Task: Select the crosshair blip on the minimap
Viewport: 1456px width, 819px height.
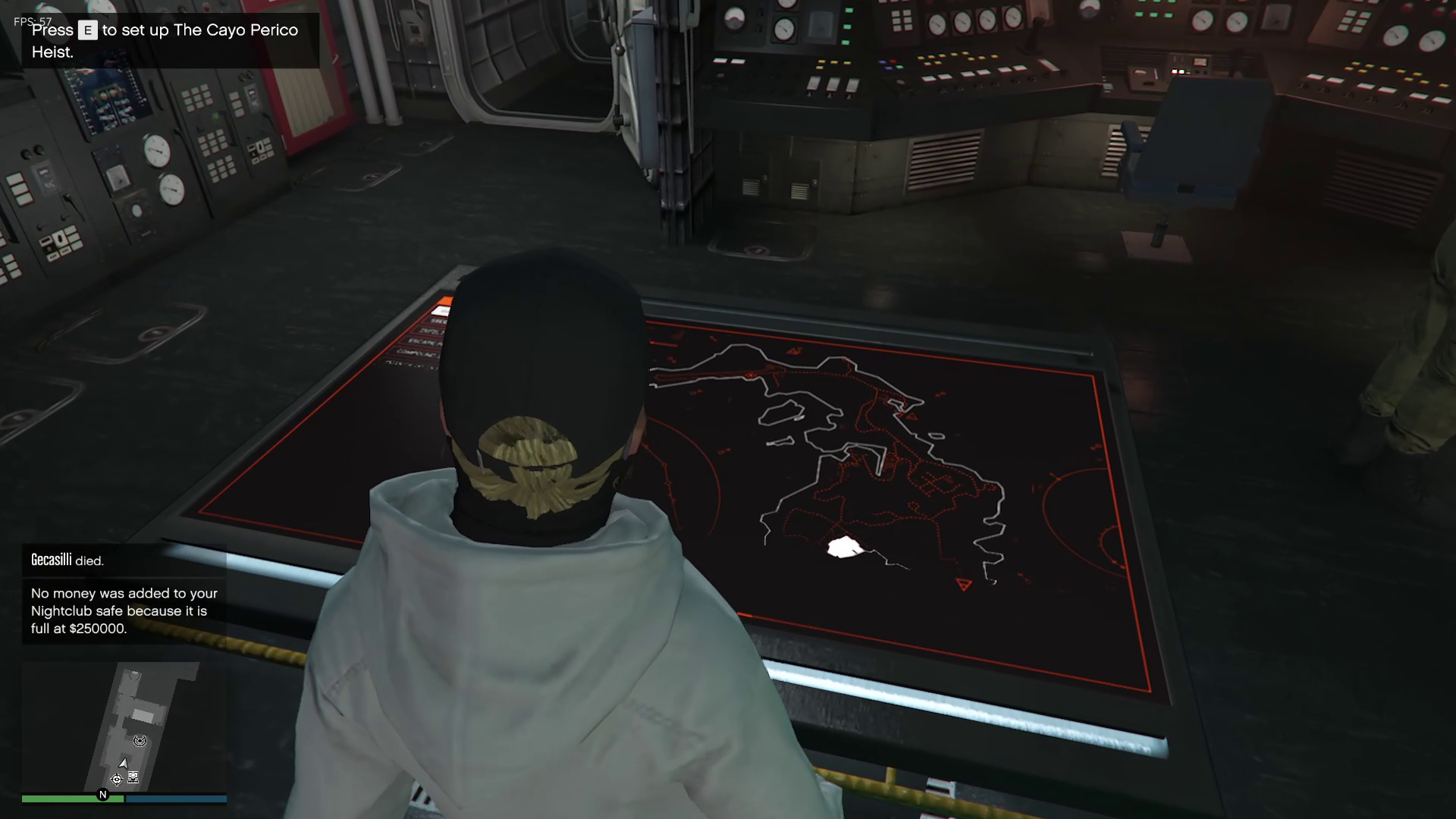Action: (x=116, y=779)
